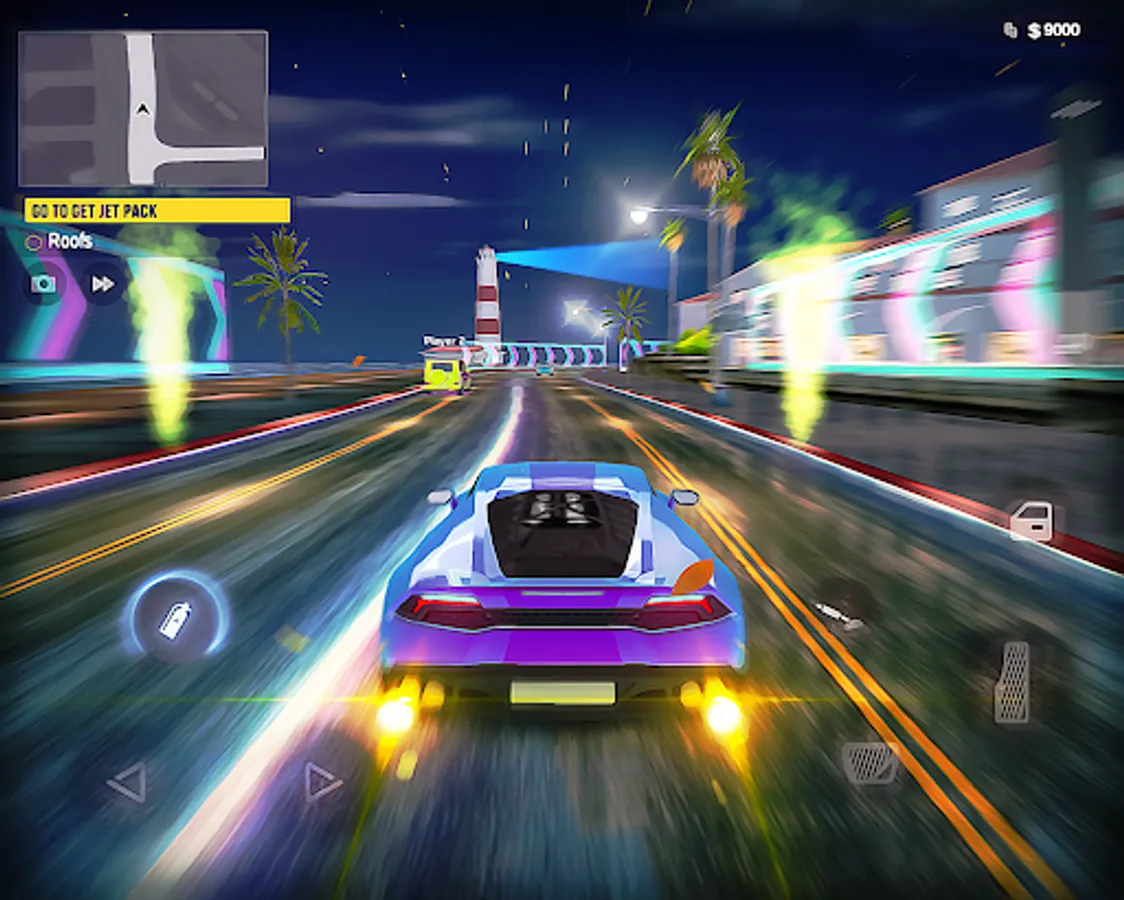Switch view with the camera icon
Viewport: 1124px width, 900px height.
[43, 284]
